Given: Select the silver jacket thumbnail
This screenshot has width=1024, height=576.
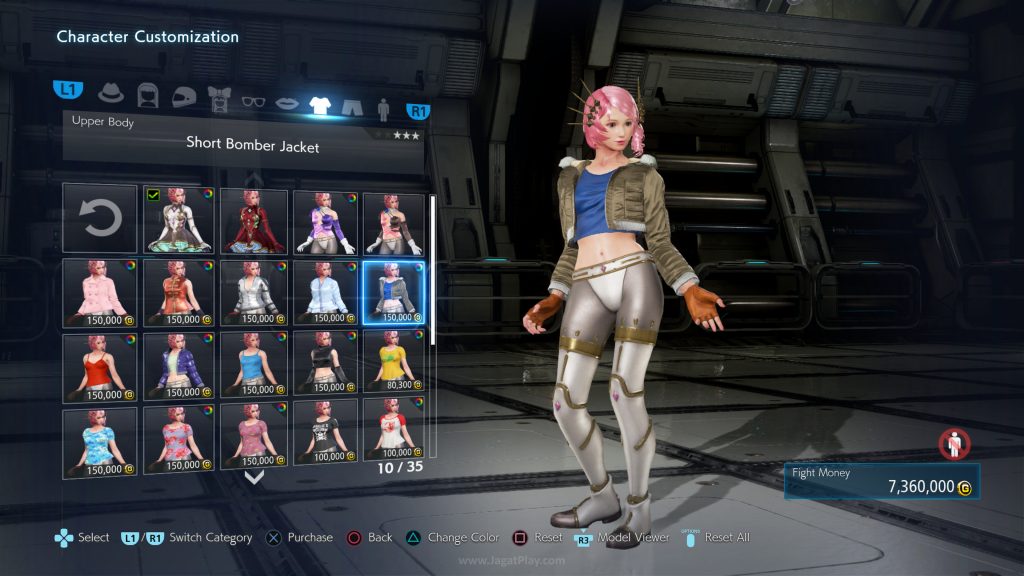Looking at the screenshot, I should pos(252,292).
